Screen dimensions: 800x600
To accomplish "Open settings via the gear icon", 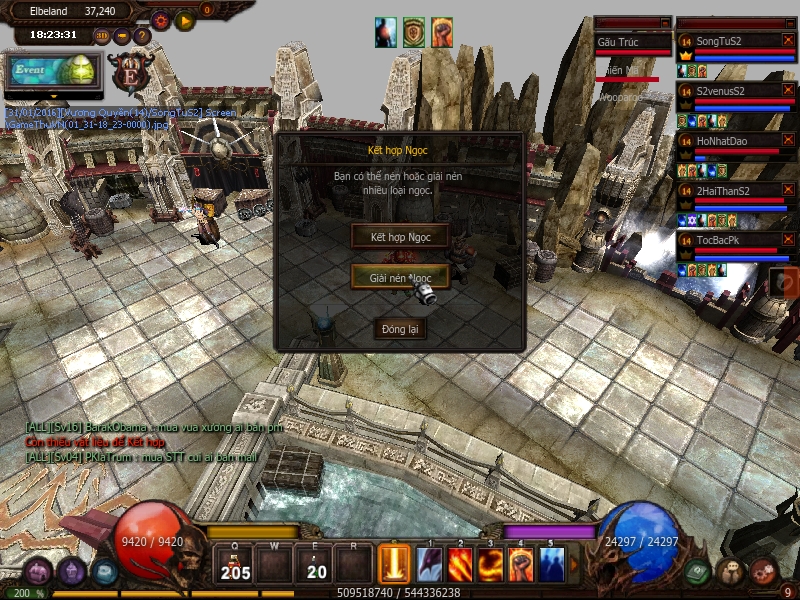I will (160, 20).
